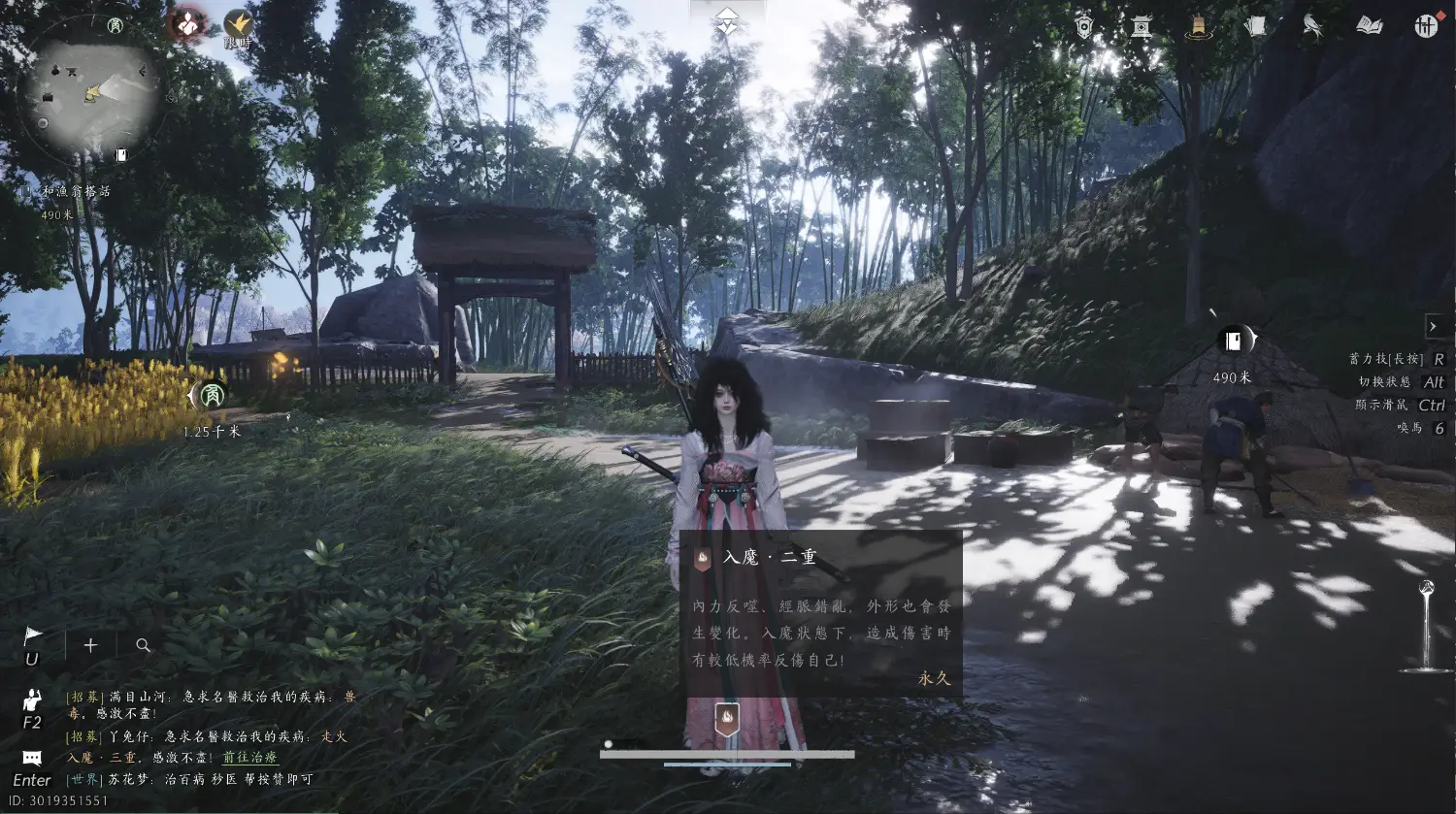Follow the 前往治療 link in chat
This screenshot has width=1456, height=814.
(250, 758)
